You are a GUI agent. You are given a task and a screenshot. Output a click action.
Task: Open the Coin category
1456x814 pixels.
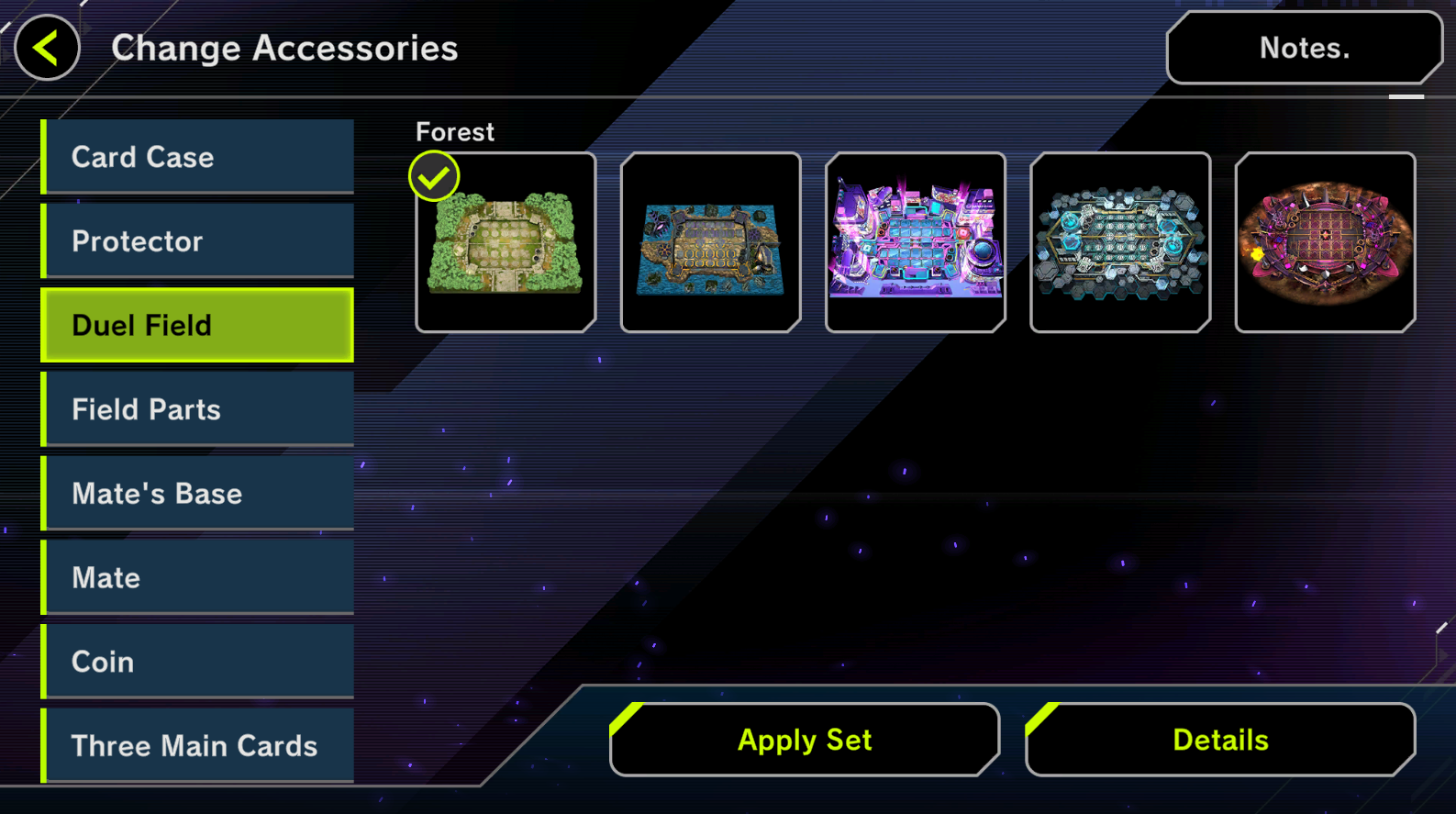(x=198, y=662)
